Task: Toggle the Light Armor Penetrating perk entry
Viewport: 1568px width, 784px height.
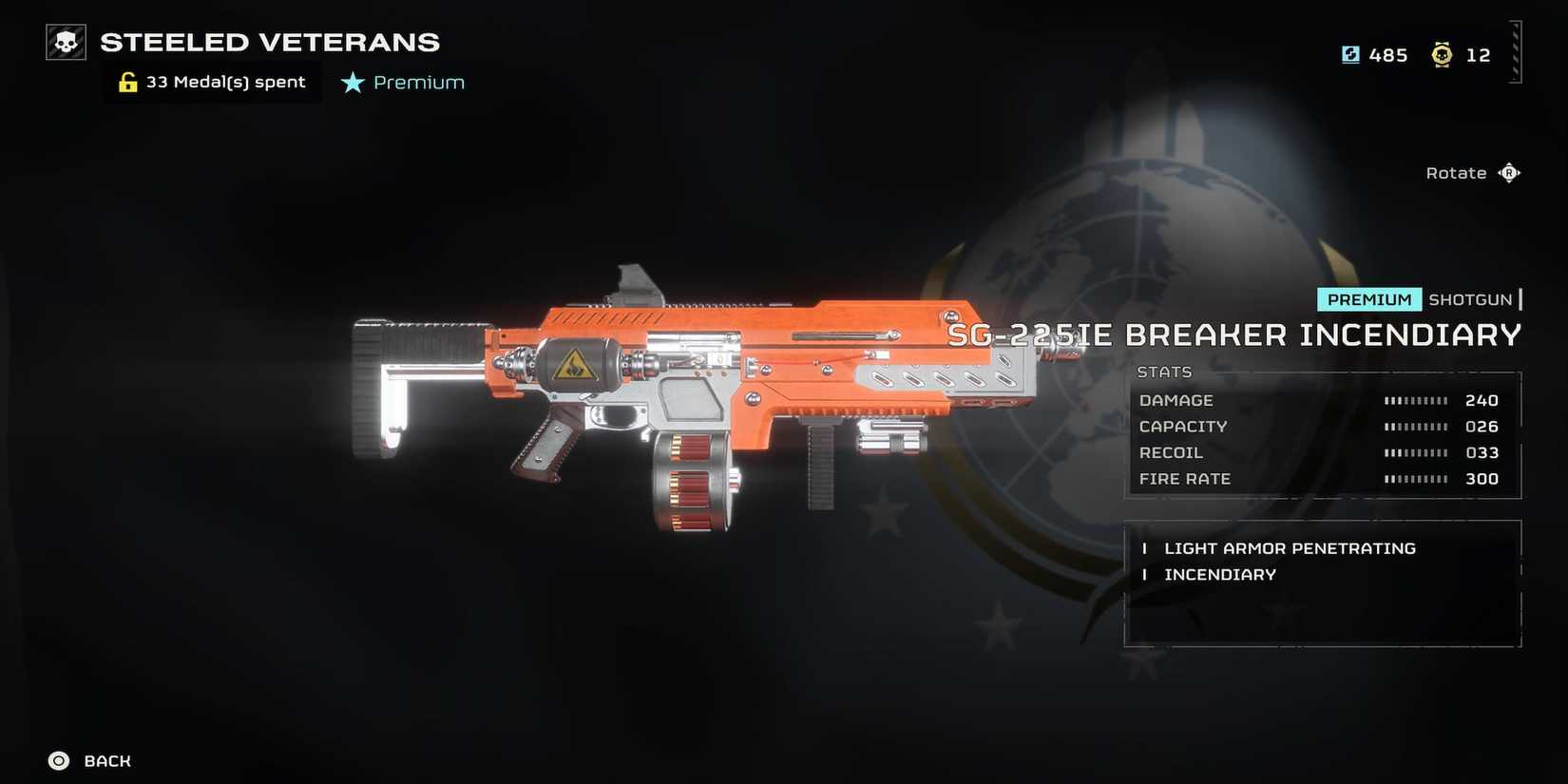Action: (1290, 548)
